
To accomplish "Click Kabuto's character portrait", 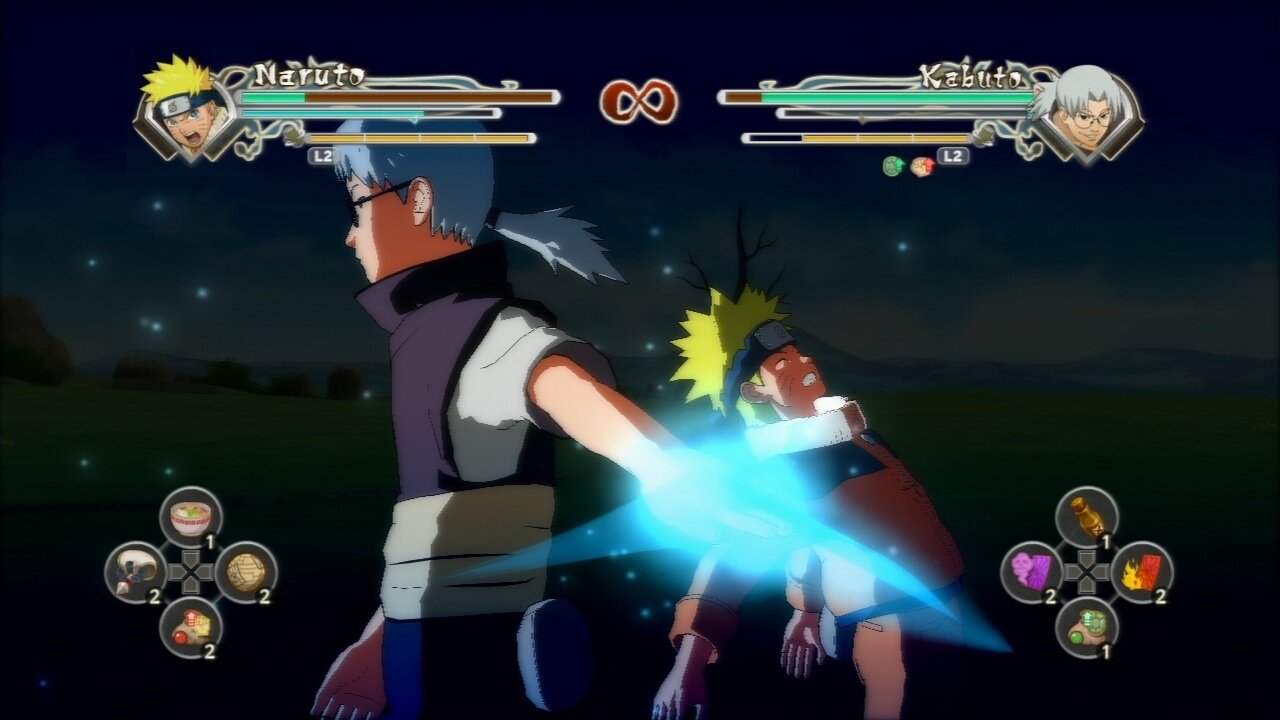I will click(1088, 112).
